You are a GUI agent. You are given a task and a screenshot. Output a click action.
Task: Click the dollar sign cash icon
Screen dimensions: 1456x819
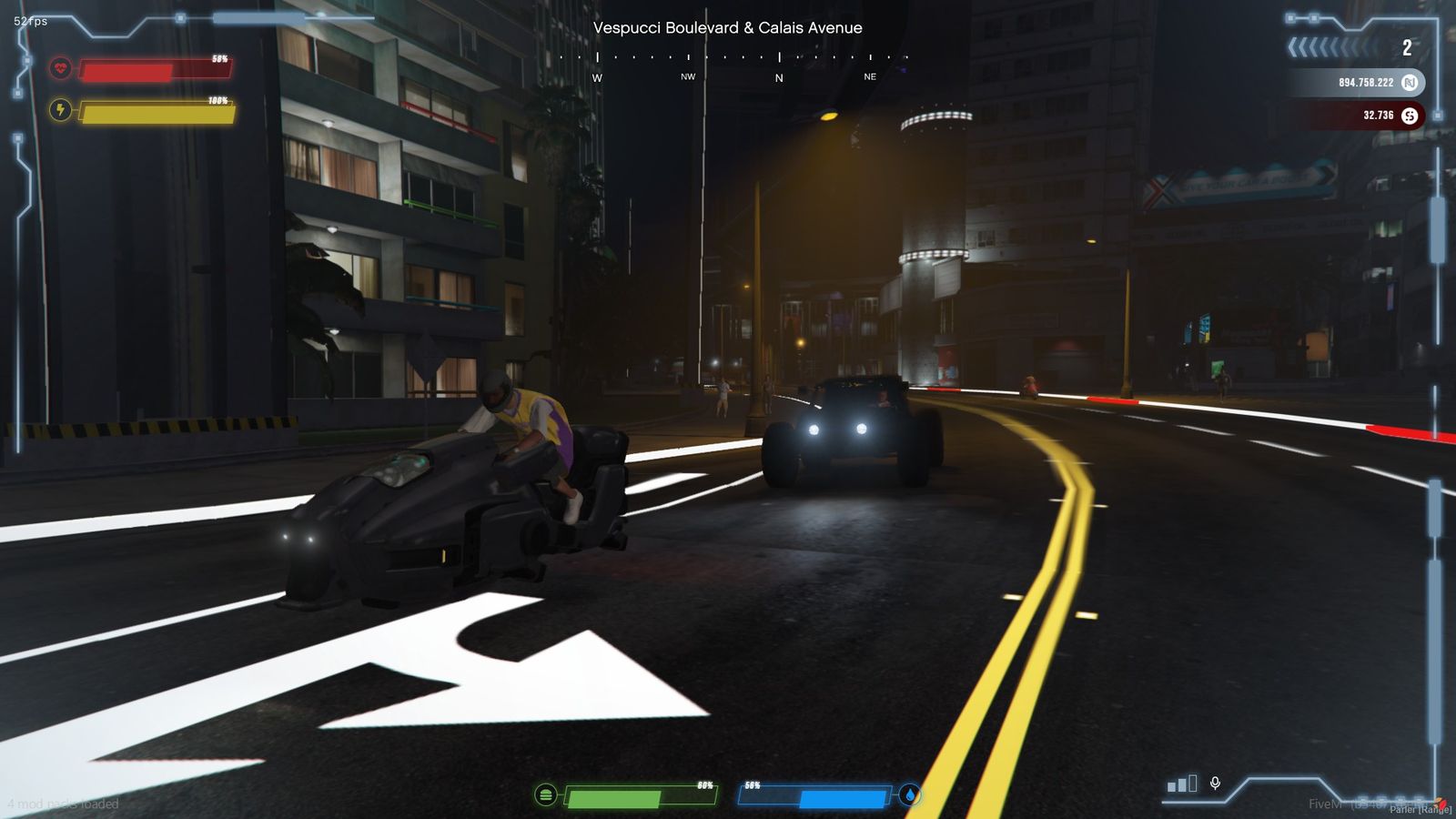pos(1410,116)
